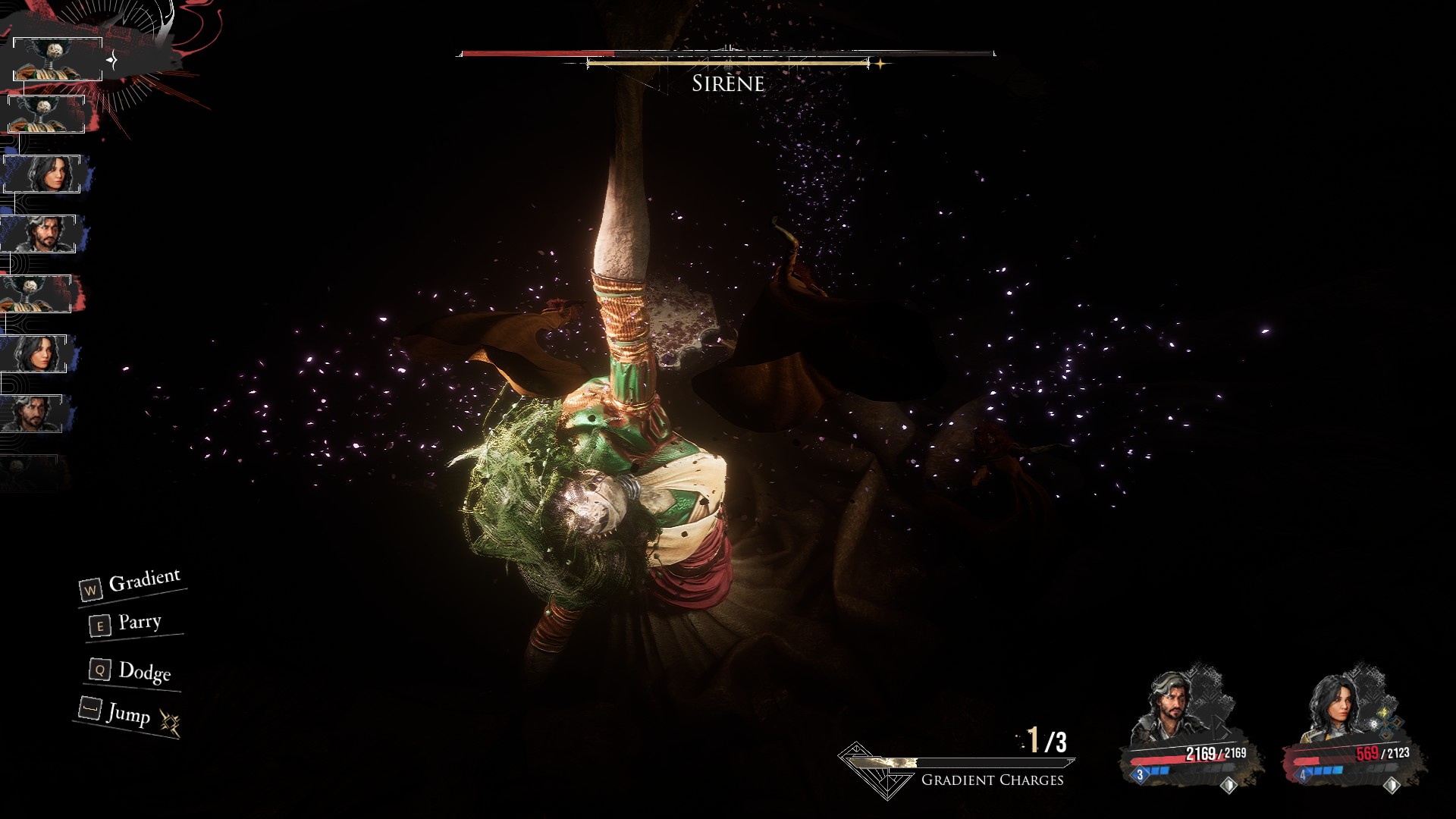Viewport: 1456px width, 819px height.
Task: Click the currently acting Sirène turn-order portrait
Action: point(58,59)
